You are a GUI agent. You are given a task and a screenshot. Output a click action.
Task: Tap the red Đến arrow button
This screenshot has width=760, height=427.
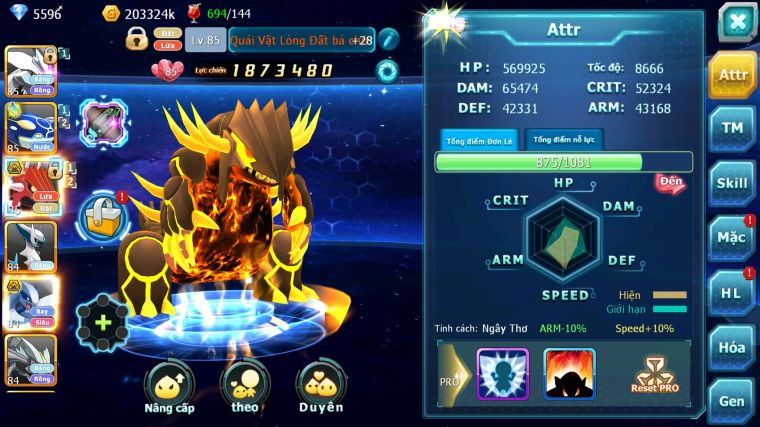(670, 183)
